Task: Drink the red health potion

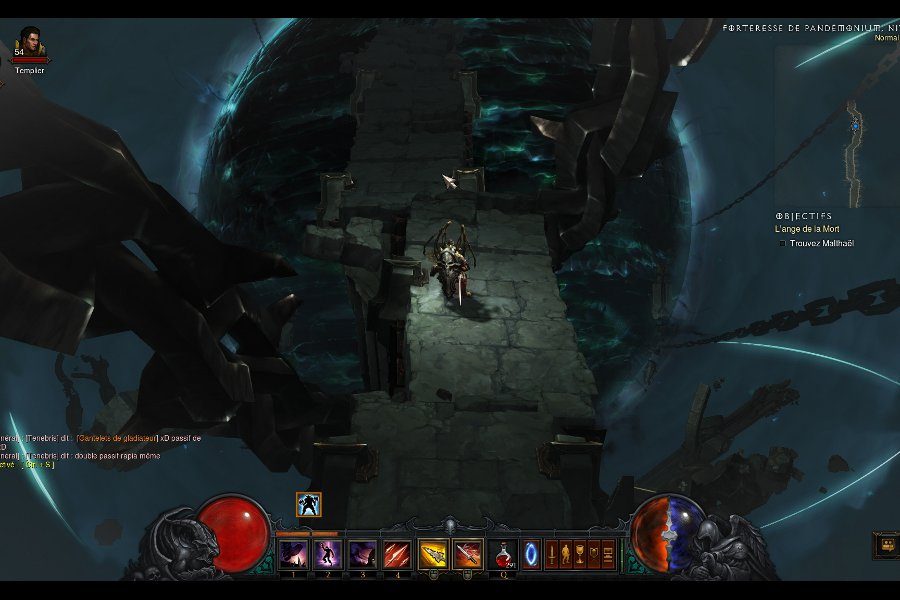Action: (x=504, y=553)
